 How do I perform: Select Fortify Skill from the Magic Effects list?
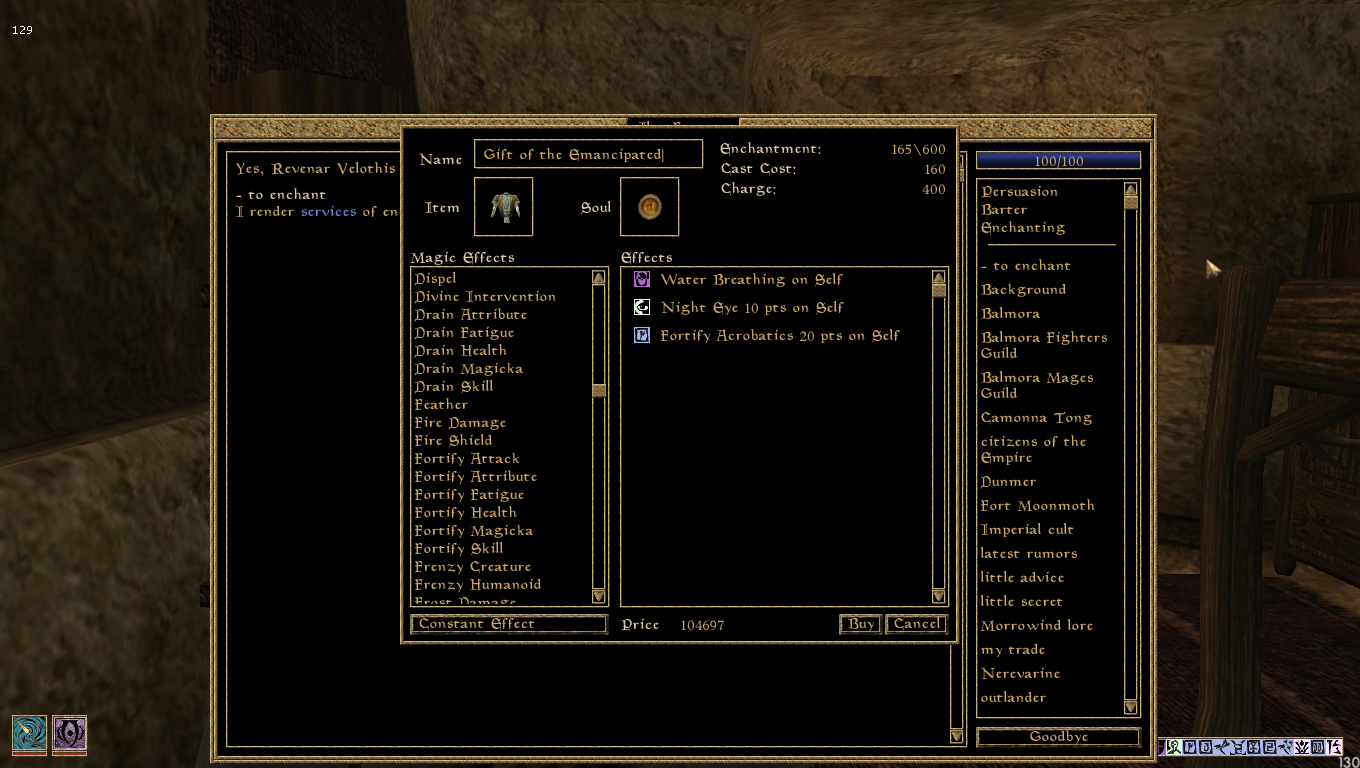click(x=457, y=548)
